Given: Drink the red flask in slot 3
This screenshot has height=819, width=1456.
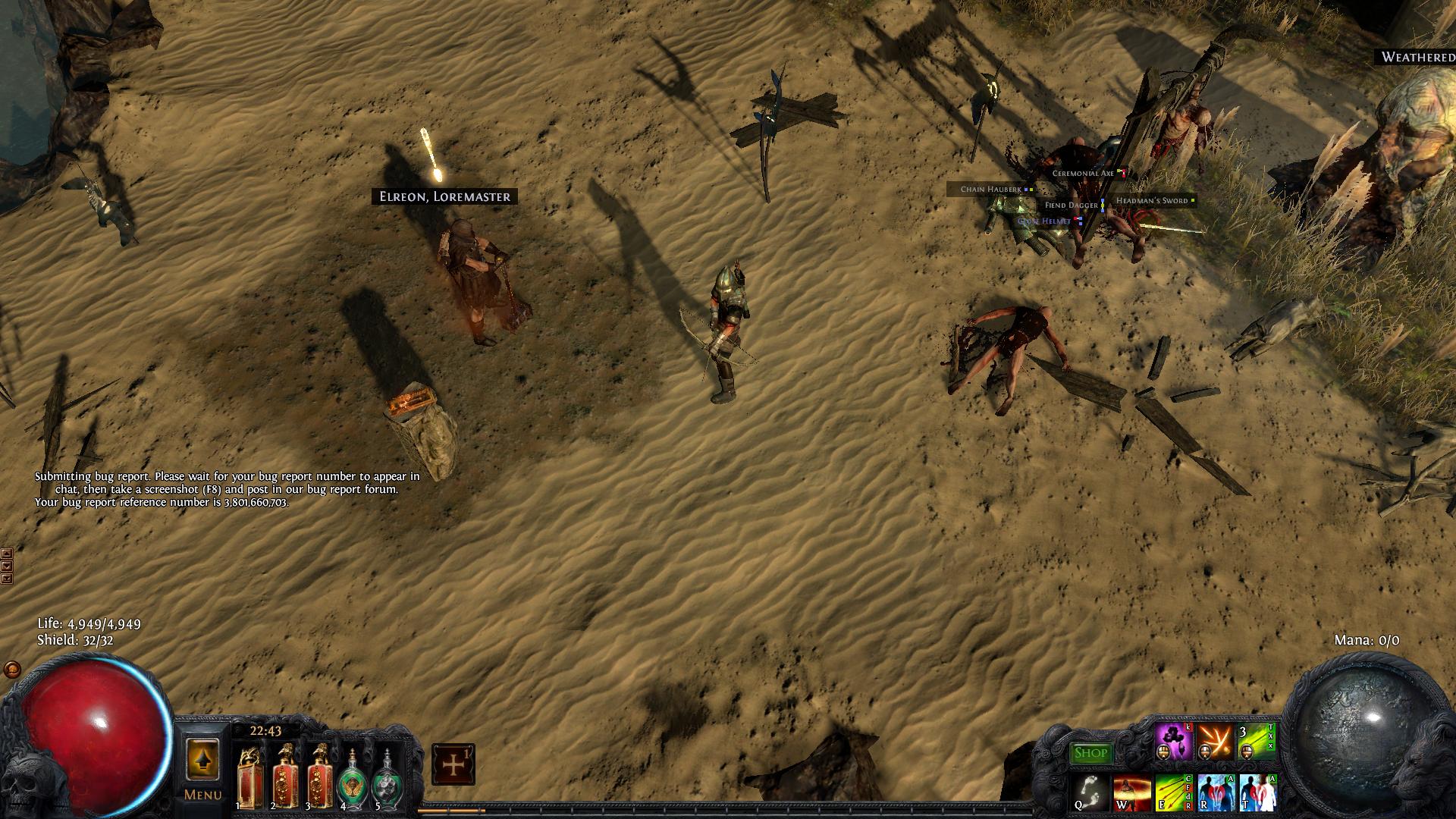Looking at the screenshot, I should pos(319,777).
